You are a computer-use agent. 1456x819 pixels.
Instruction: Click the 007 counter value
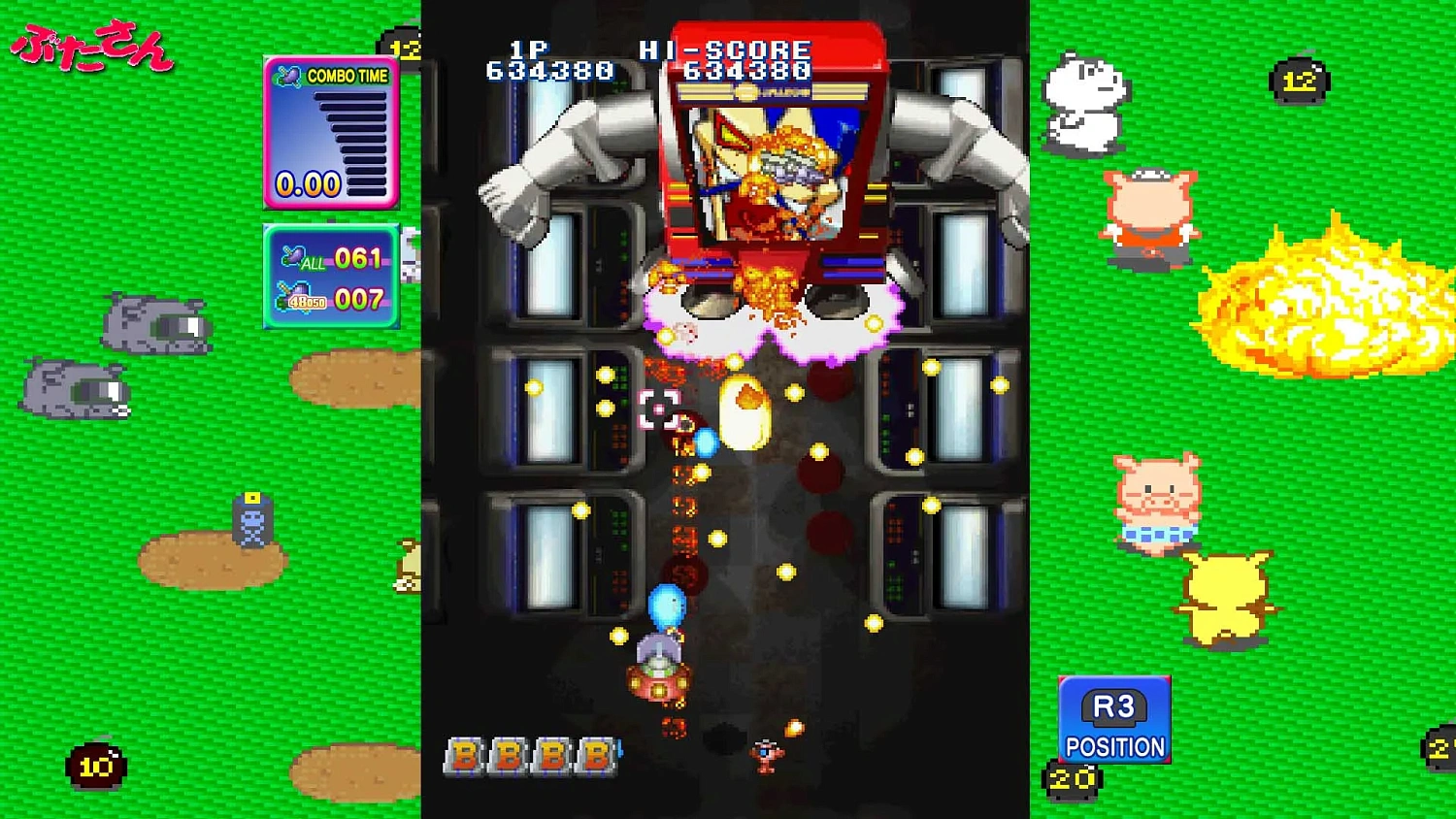(x=357, y=299)
